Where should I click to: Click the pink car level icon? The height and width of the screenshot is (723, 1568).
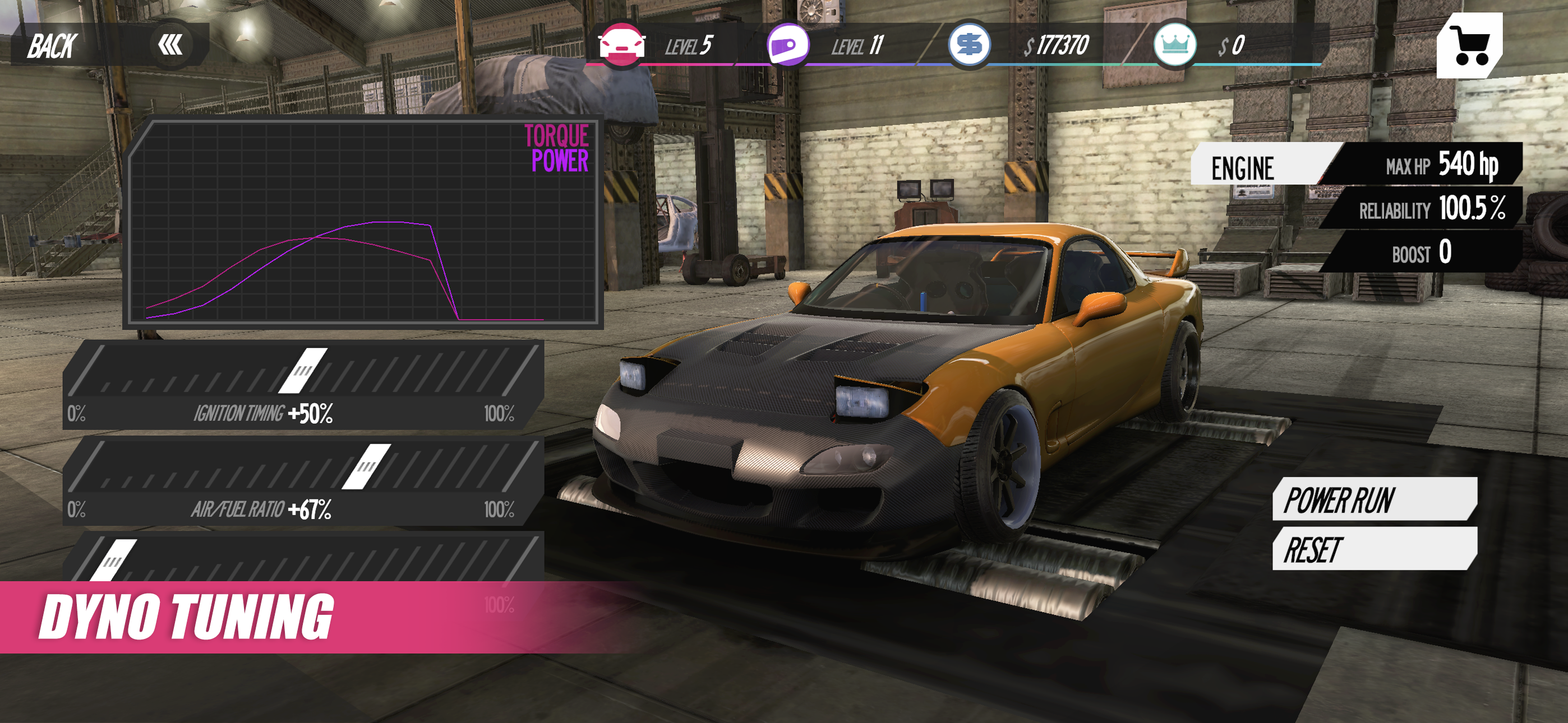[x=623, y=44]
